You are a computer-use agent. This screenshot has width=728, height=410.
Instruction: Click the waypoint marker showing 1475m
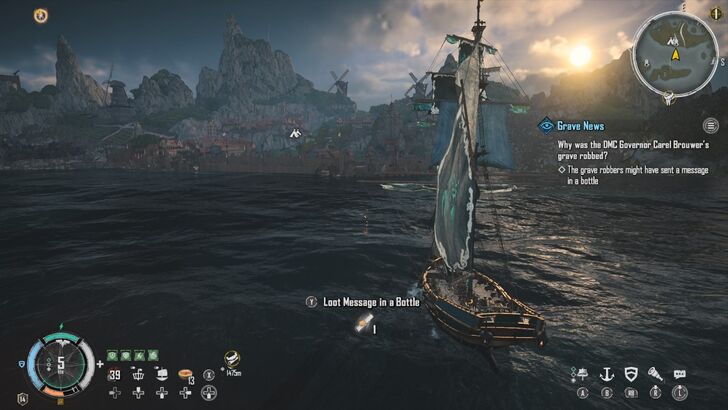point(232,358)
